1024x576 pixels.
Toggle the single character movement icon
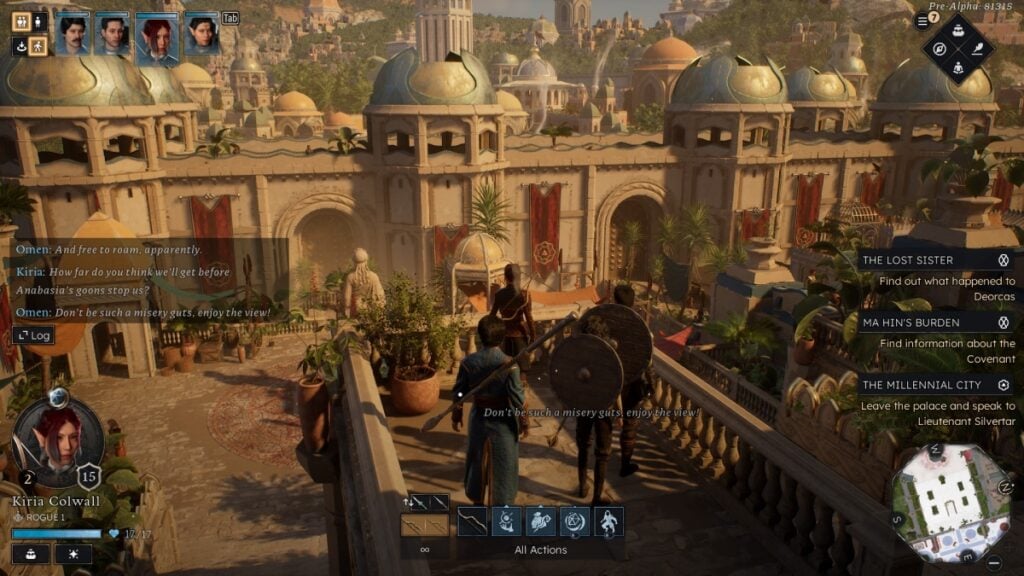[x=38, y=21]
